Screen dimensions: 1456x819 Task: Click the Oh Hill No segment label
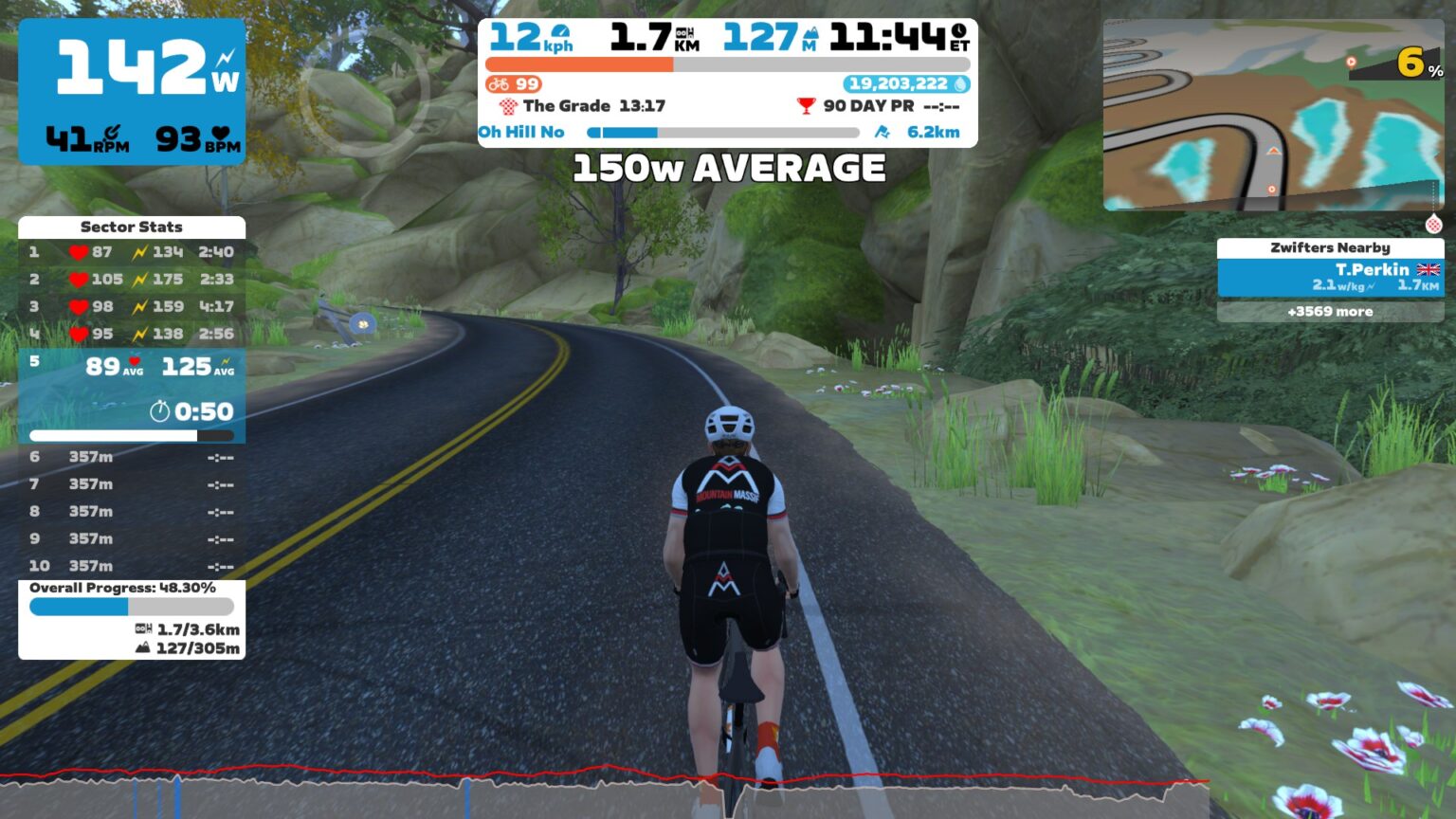pyautogui.click(x=522, y=132)
